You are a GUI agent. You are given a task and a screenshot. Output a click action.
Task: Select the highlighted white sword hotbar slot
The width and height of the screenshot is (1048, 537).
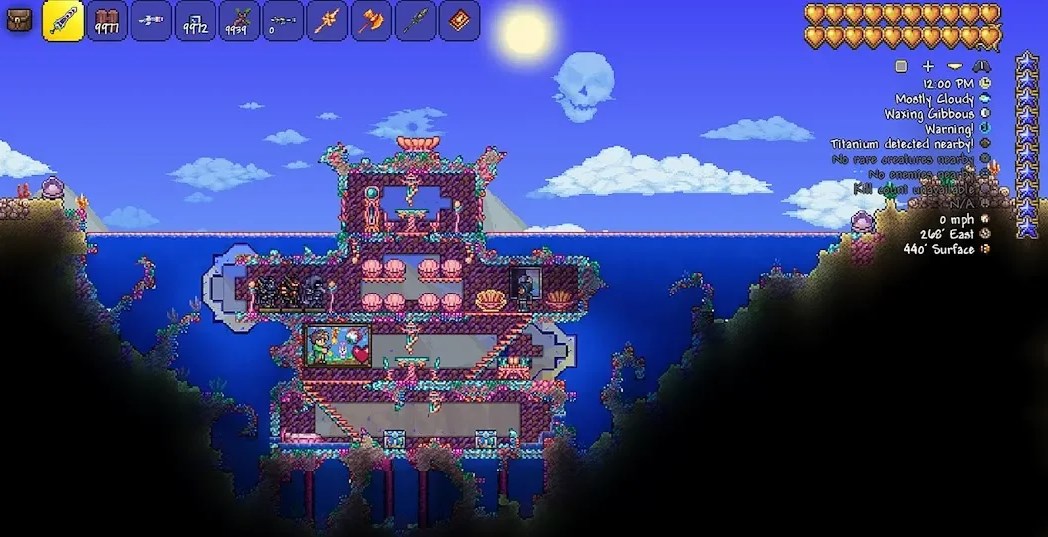(x=63, y=21)
